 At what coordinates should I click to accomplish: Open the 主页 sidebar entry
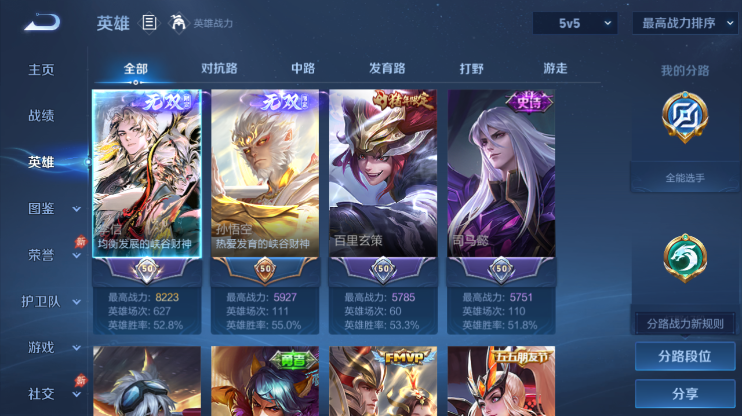[41, 70]
